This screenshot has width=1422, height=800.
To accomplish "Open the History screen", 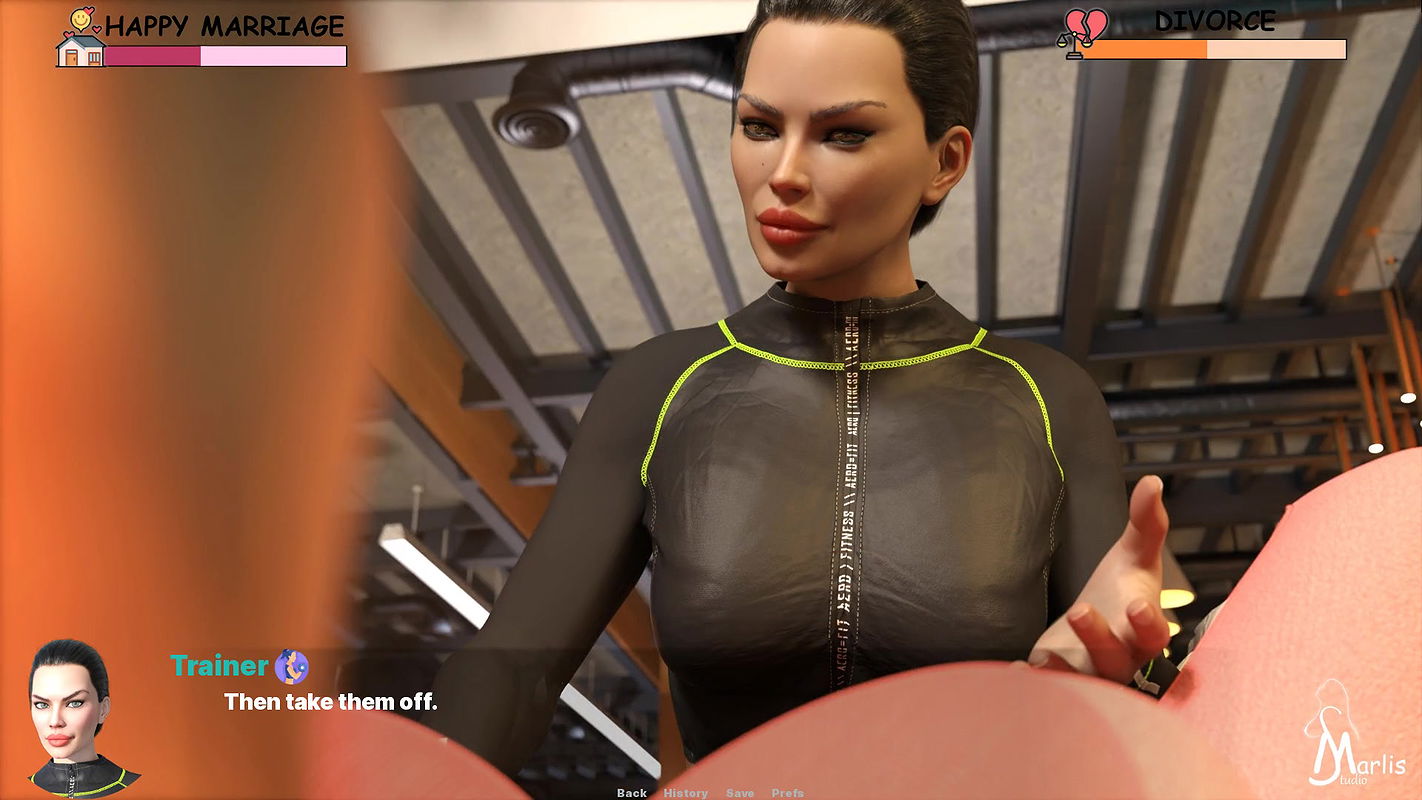I will 686,792.
